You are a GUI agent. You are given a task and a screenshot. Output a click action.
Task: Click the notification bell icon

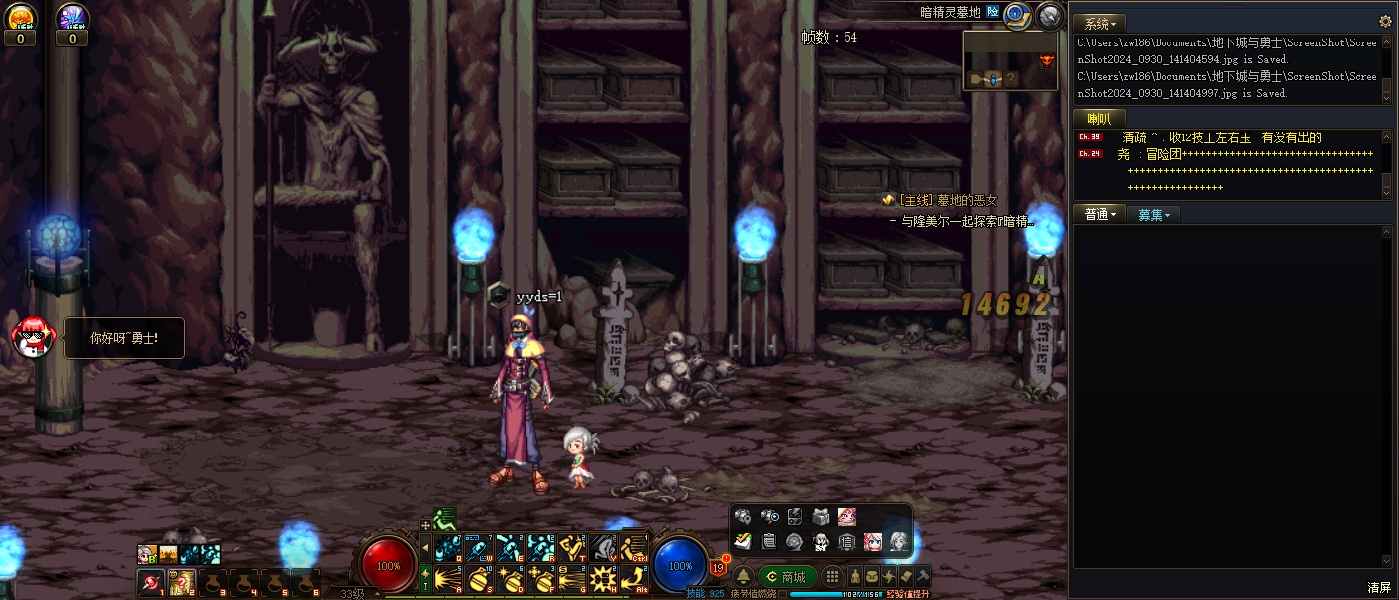(x=743, y=577)
